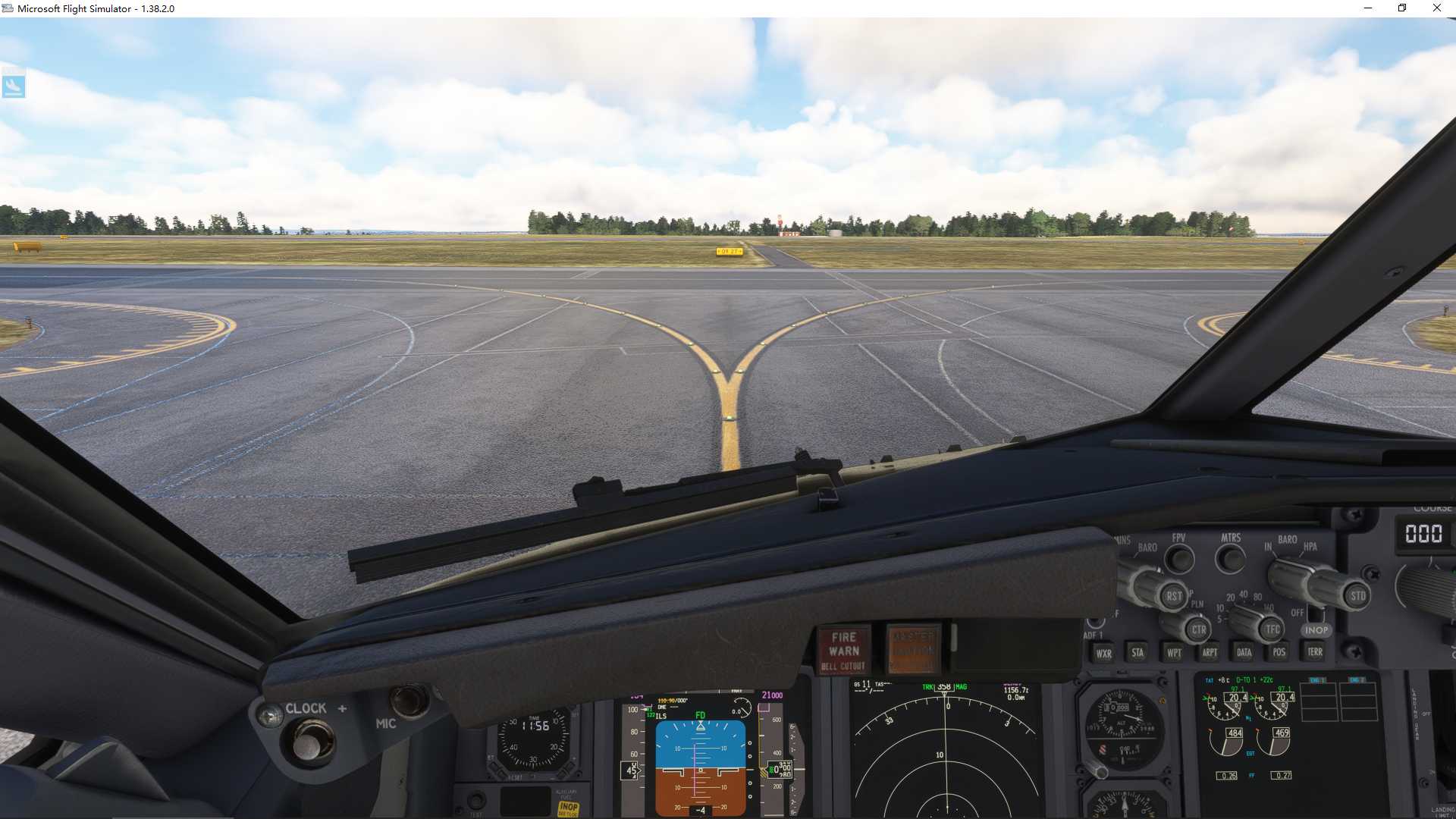Switch the BARO selector between IN and HPA

point(1289,575)
